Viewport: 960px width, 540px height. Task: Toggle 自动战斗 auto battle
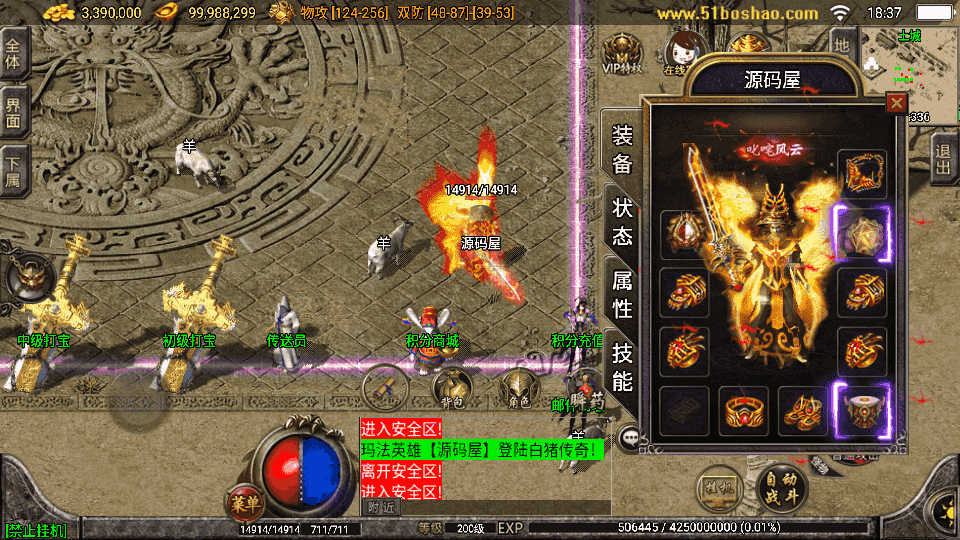coord(781,486)
